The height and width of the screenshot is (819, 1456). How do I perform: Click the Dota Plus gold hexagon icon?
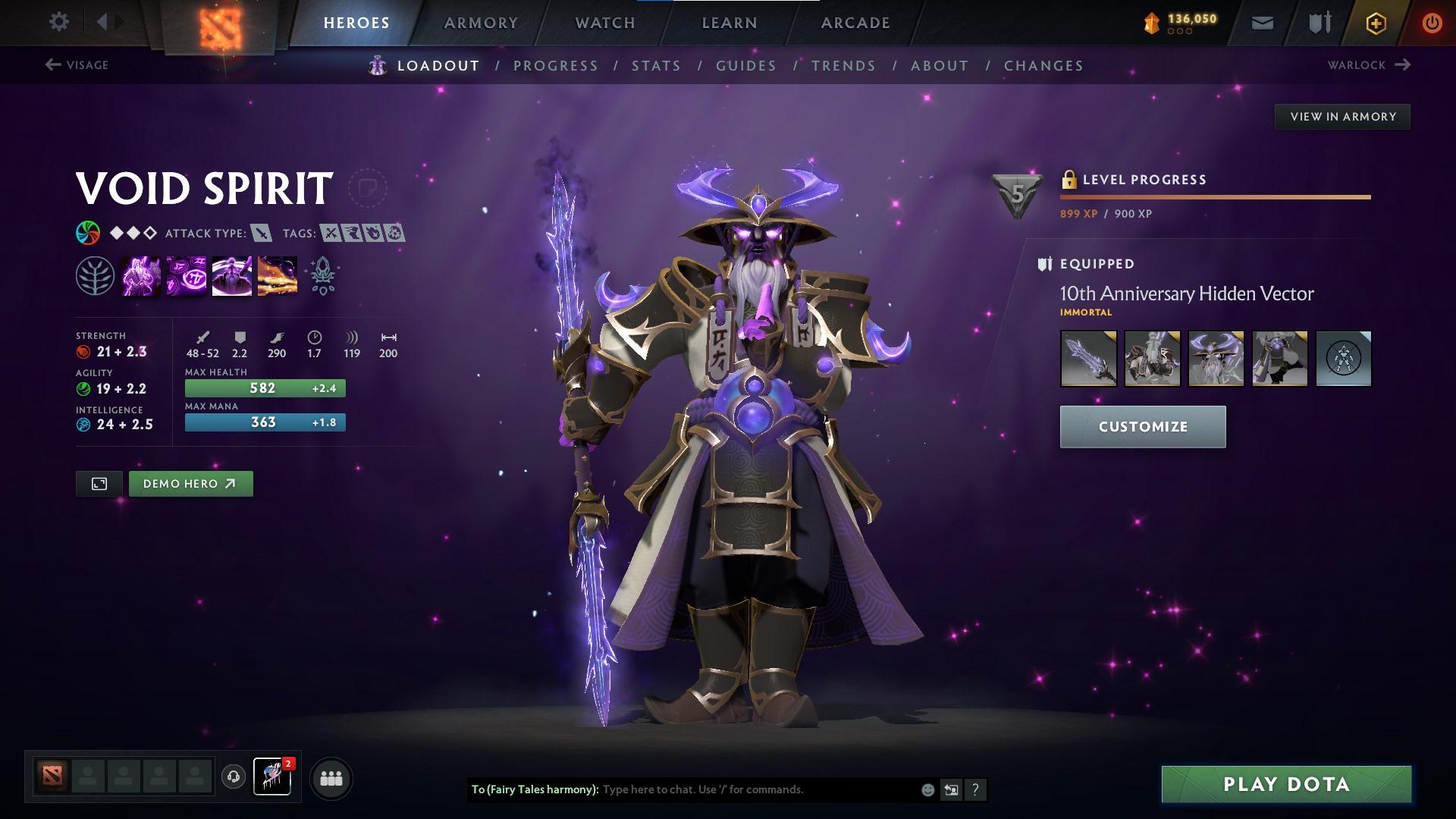pos(1374,22)
